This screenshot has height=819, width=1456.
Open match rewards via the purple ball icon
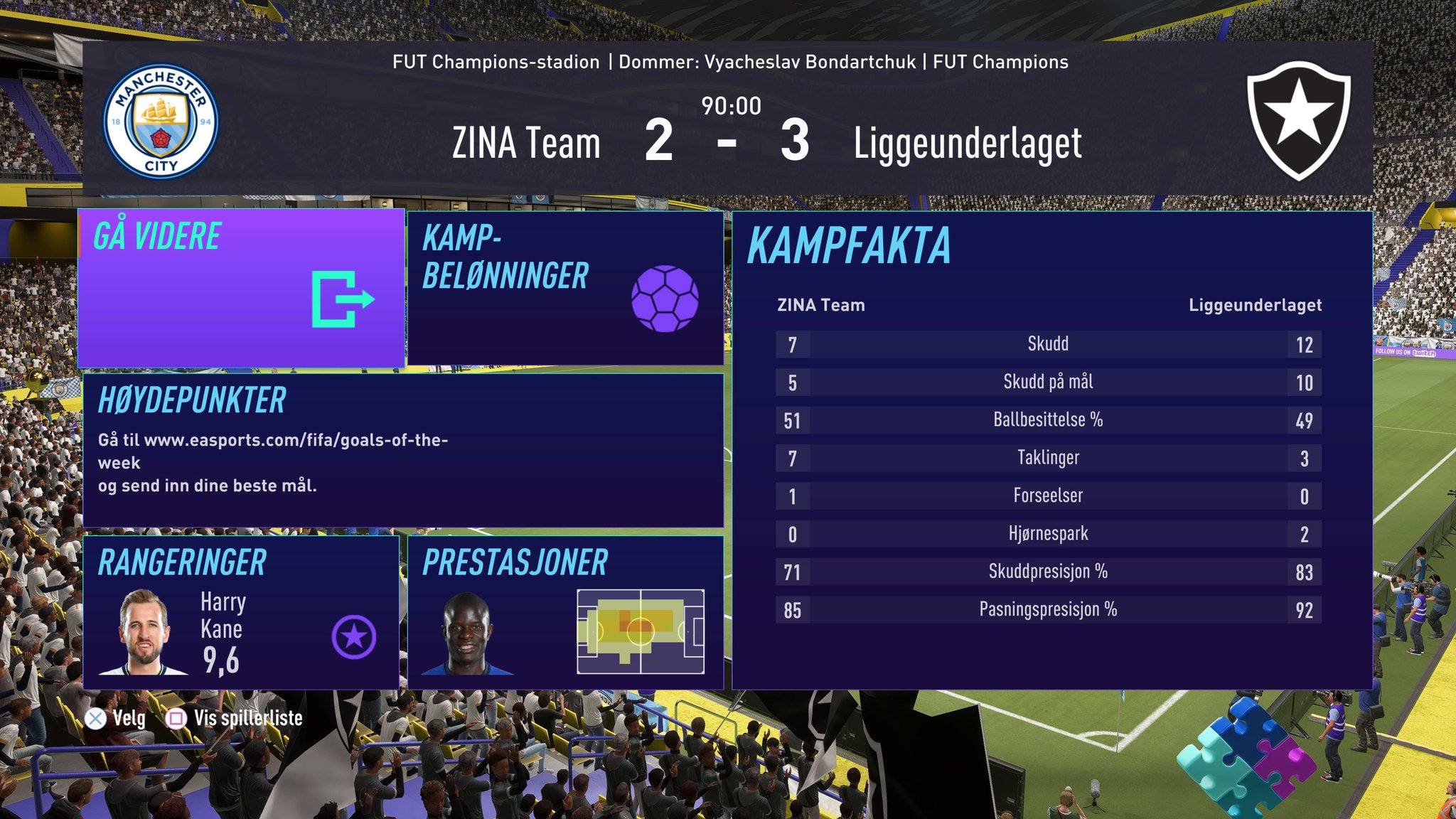coord(667,297)
